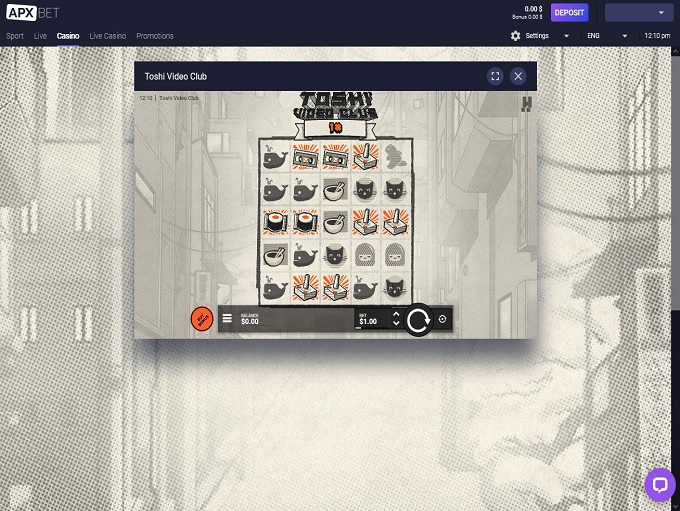Open the slot's hamburger menu
680x511 pixels.
click(x=227, y=320)
